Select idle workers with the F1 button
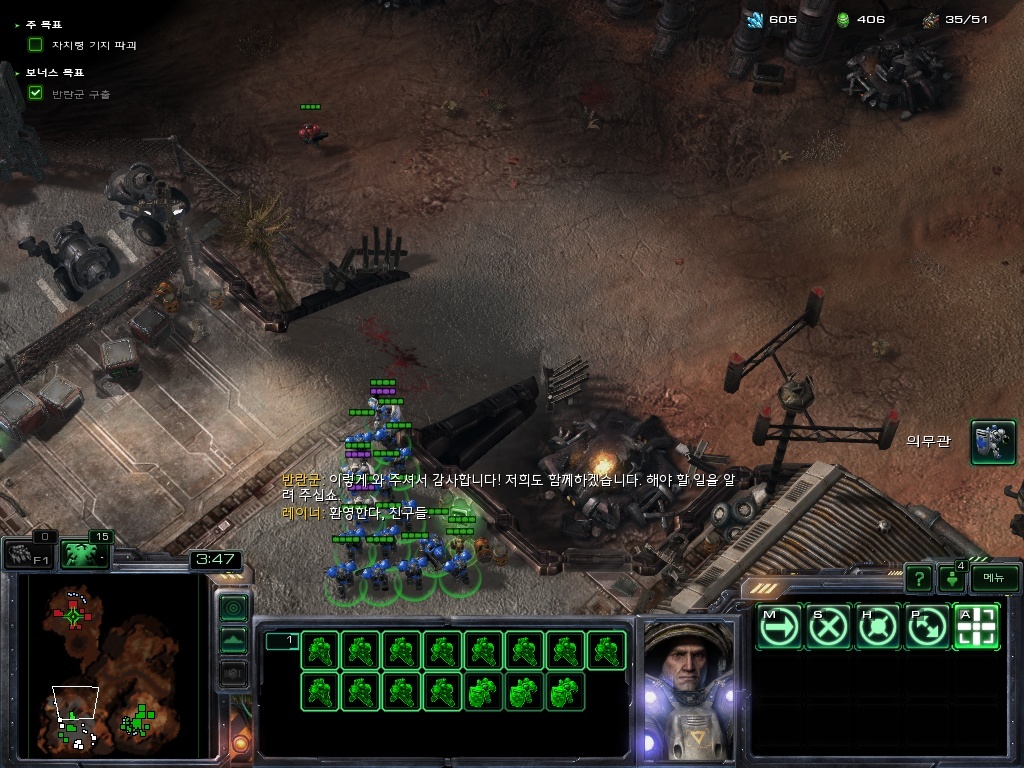The height and width of the screenshot is (768, 1024). pos(28,554)
